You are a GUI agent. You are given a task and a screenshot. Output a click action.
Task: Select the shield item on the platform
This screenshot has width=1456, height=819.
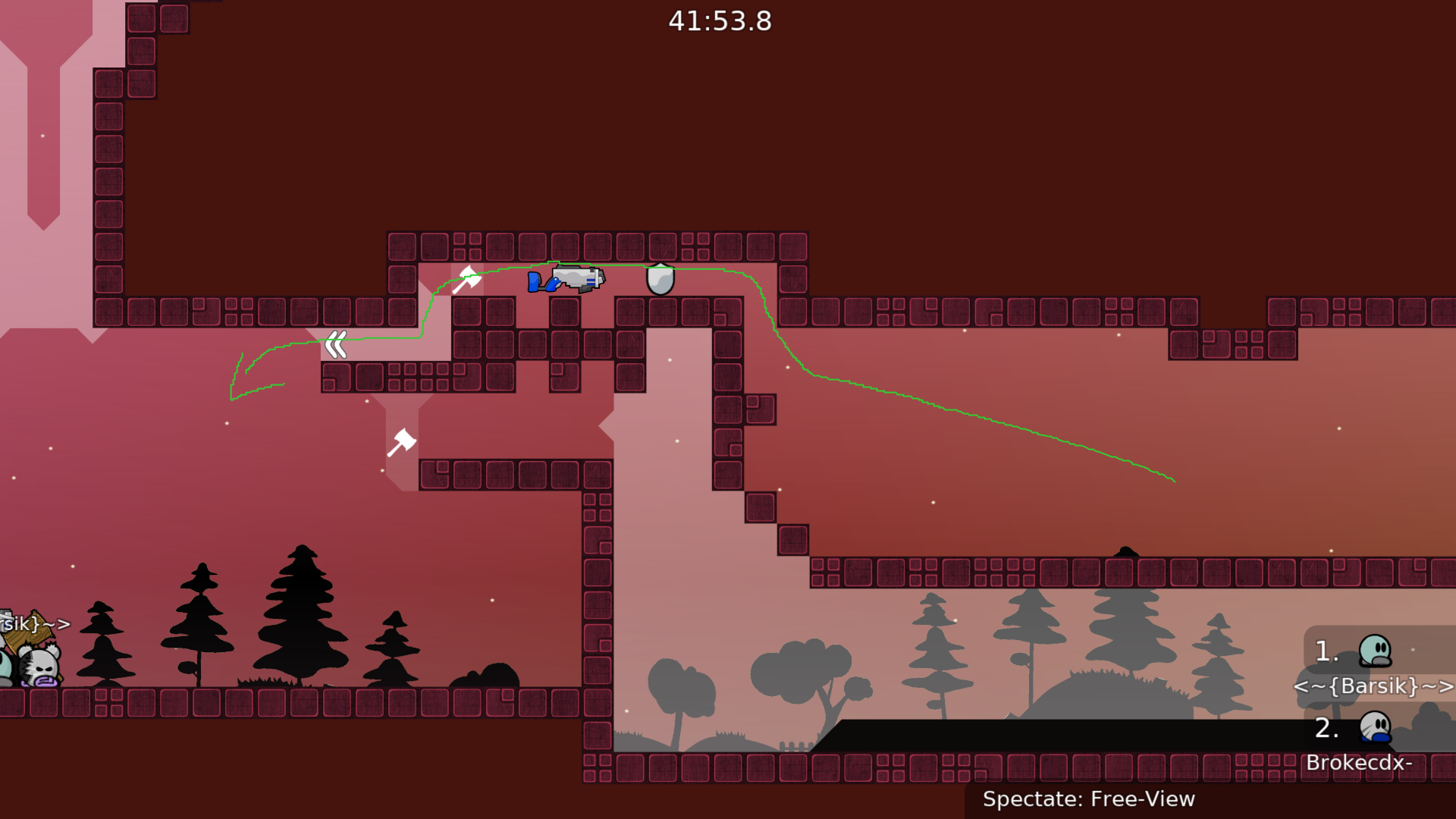659,279
